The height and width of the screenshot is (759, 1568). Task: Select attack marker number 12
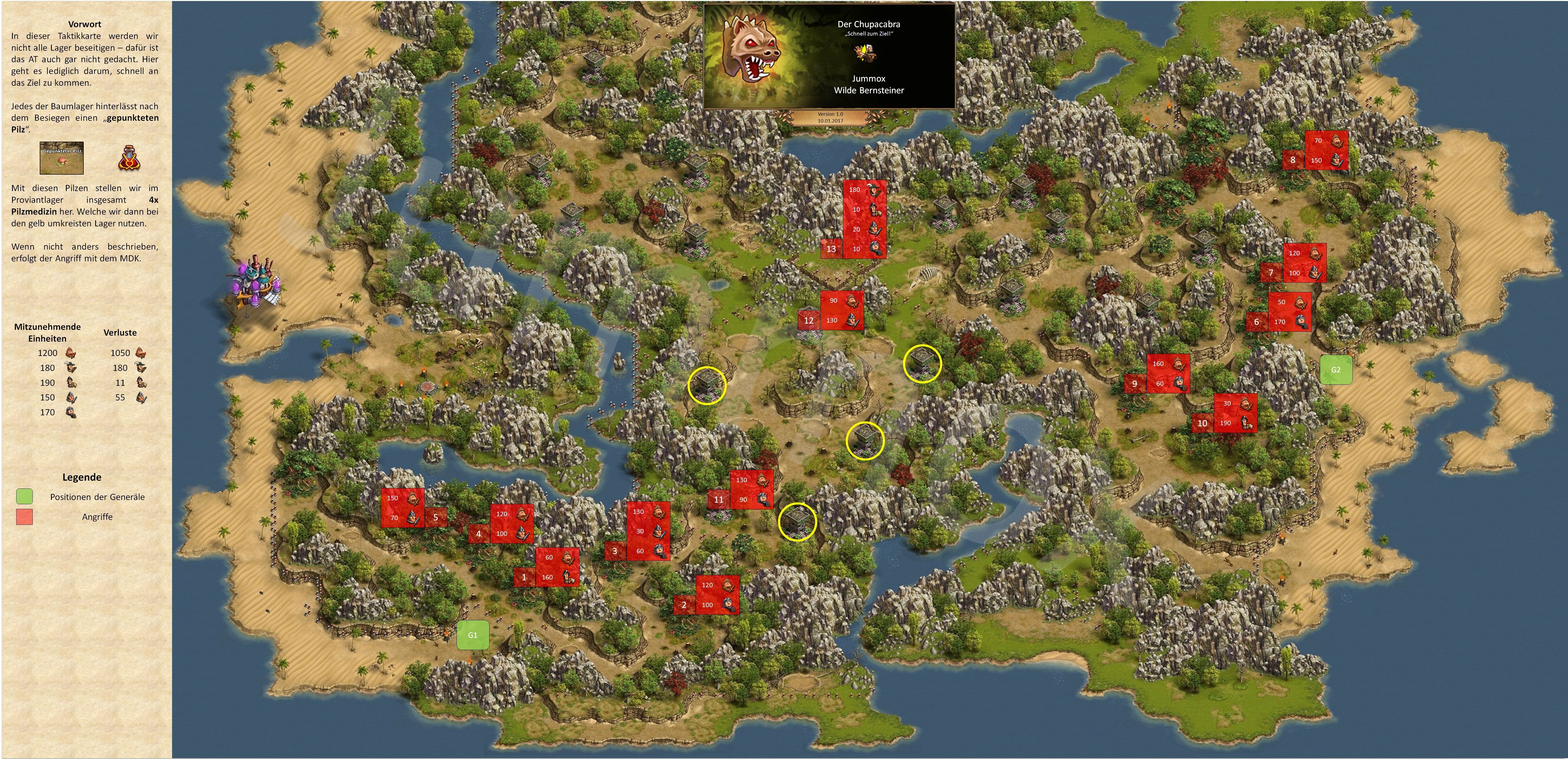tap(809, 320)
